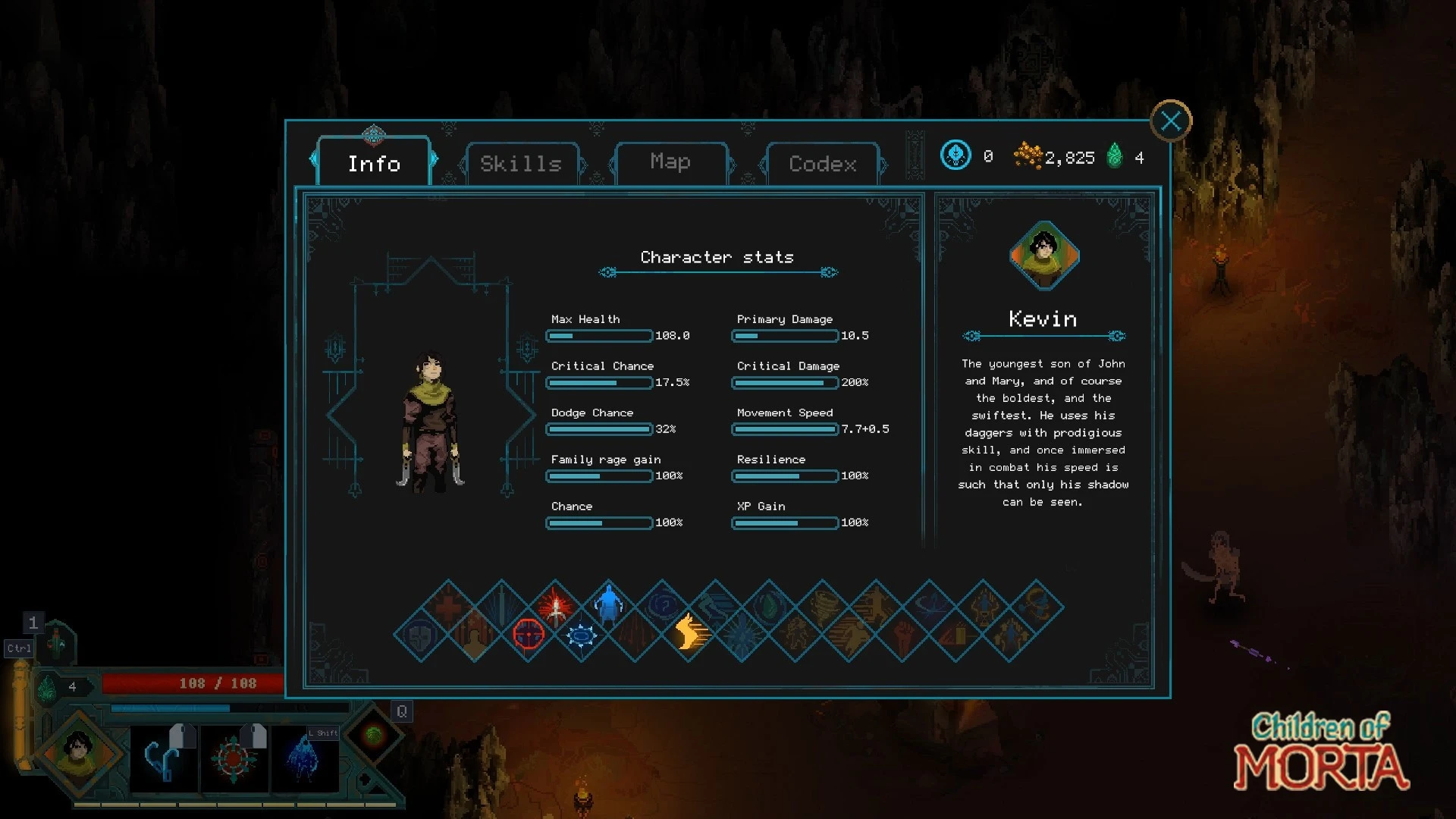Activate the blue cloak dash ability
1456x819 pixels.
(303, 758)
